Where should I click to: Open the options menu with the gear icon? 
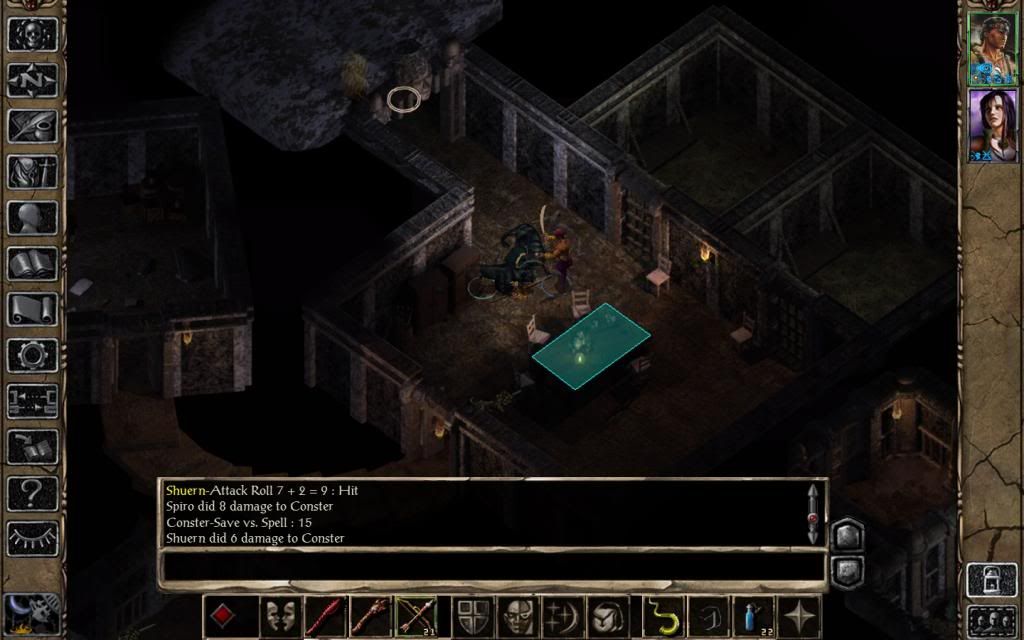32,355
